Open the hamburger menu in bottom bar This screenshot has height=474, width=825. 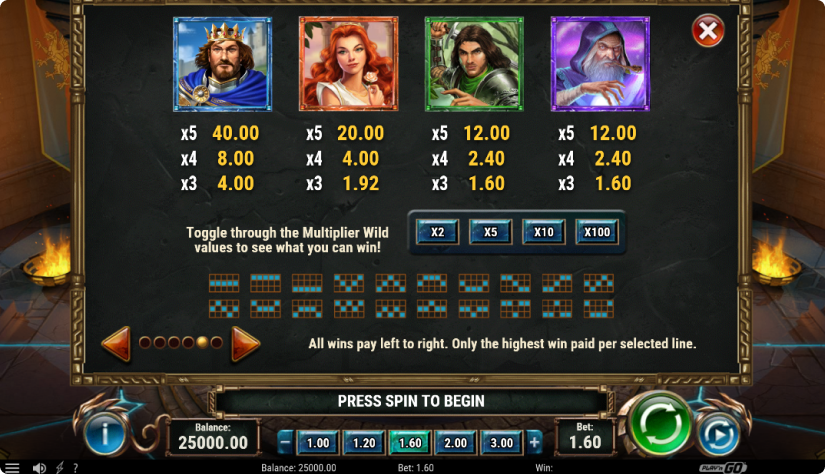pyautogui.click(x=12, y=467)
